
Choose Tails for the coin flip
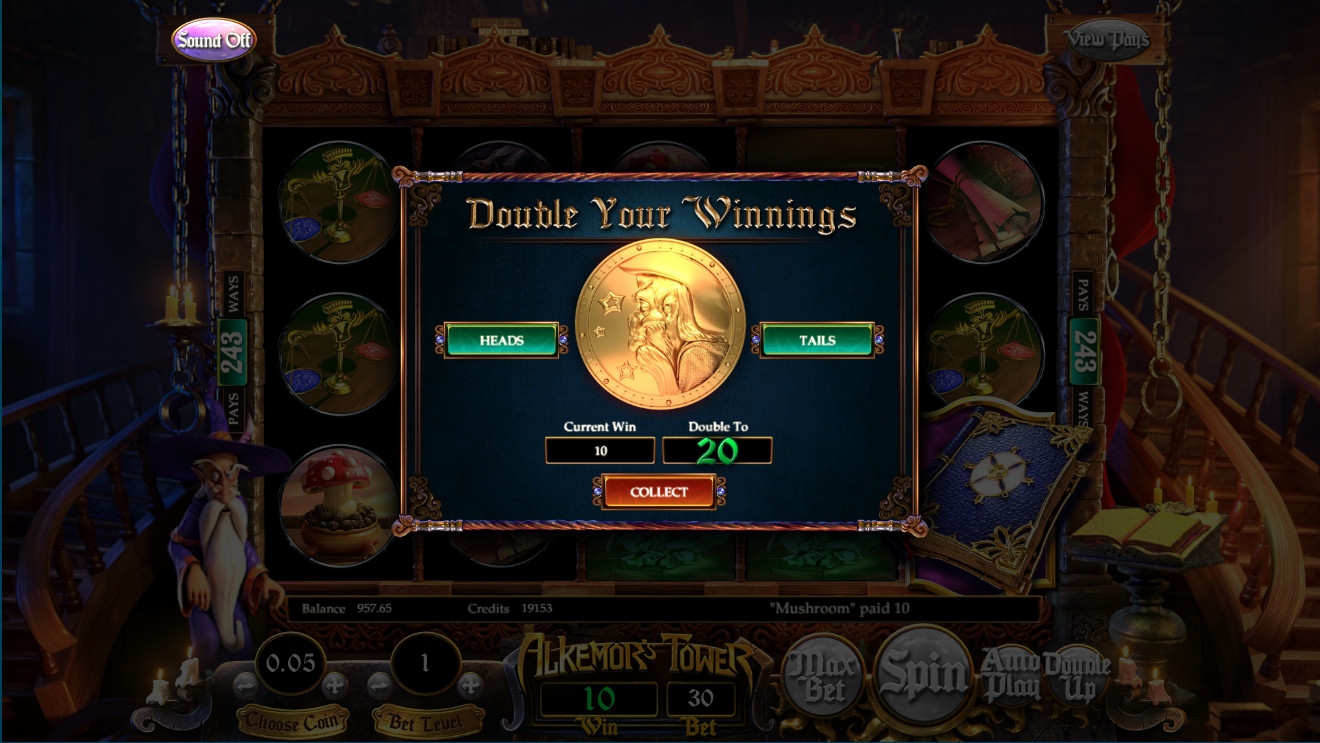click(817, 340)
